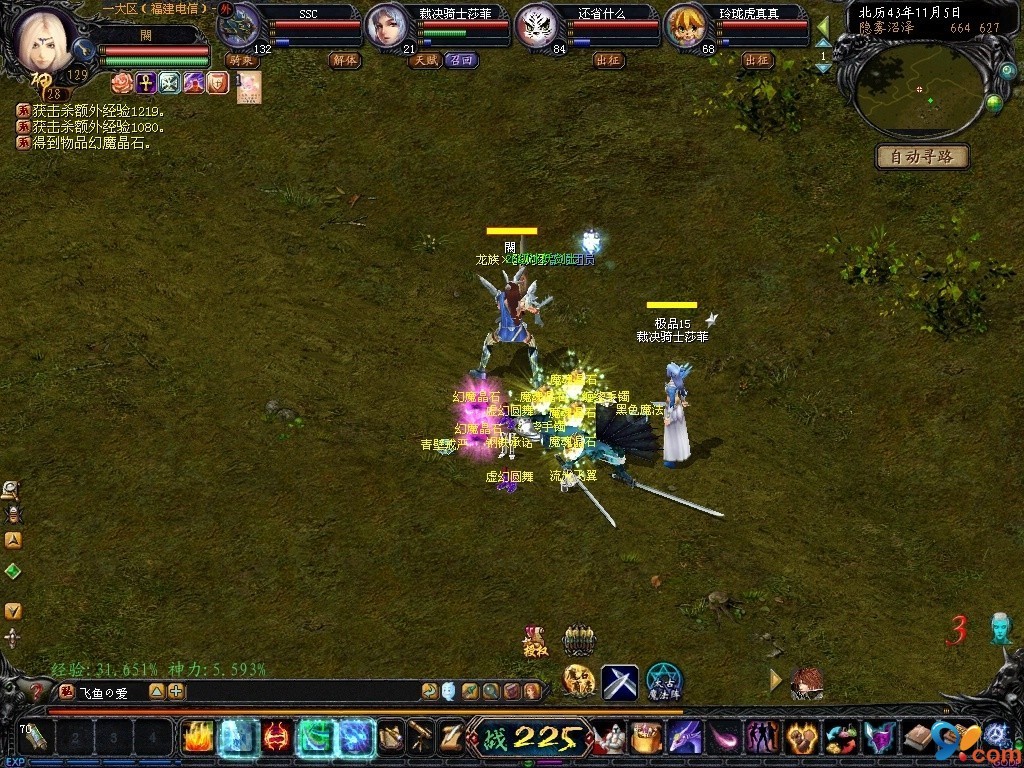Open the oval swamp minimap

click(918, 90)
